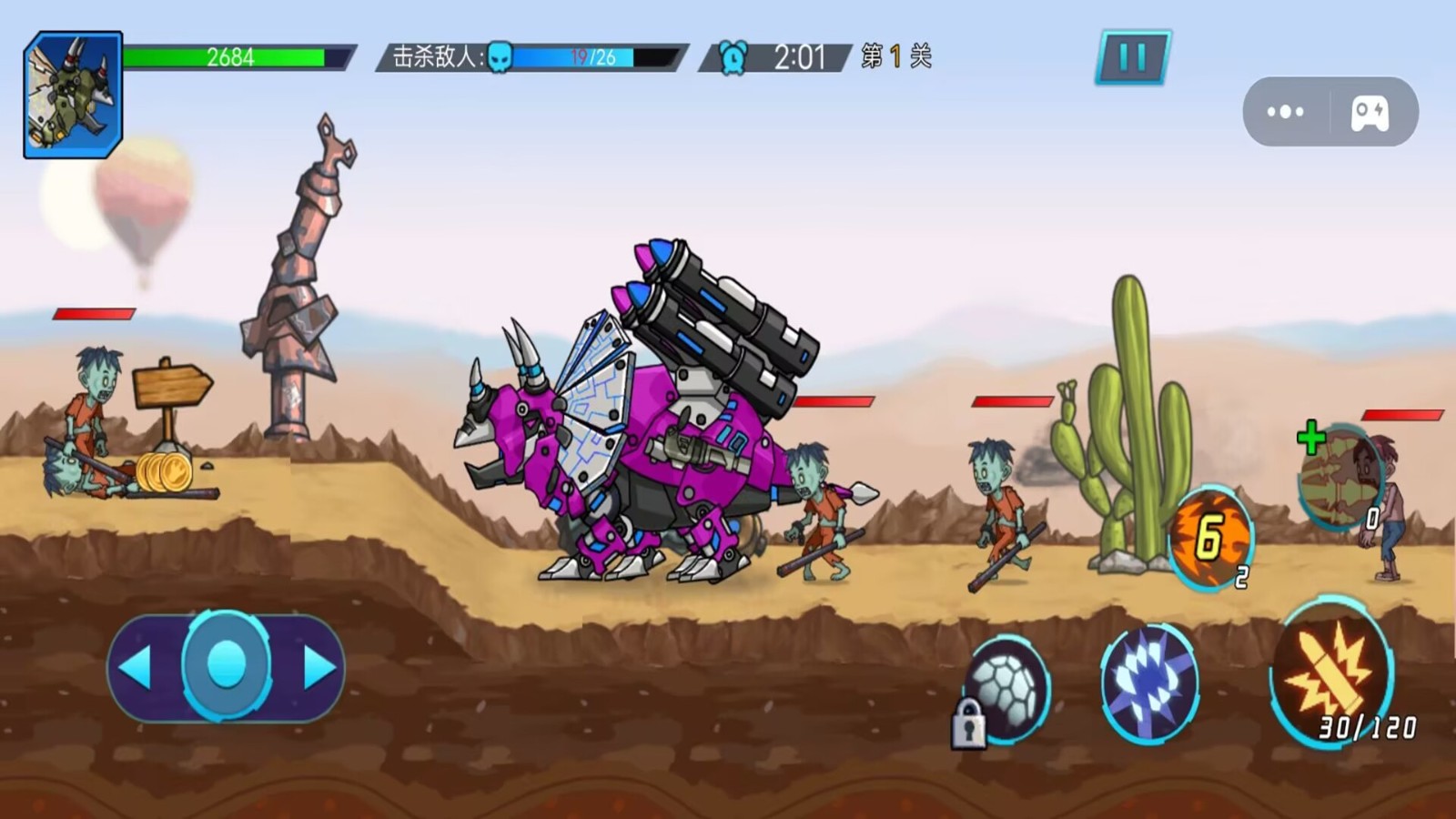
Task: Open the gamepad overlay option
Action: [x=1370, y=112]
